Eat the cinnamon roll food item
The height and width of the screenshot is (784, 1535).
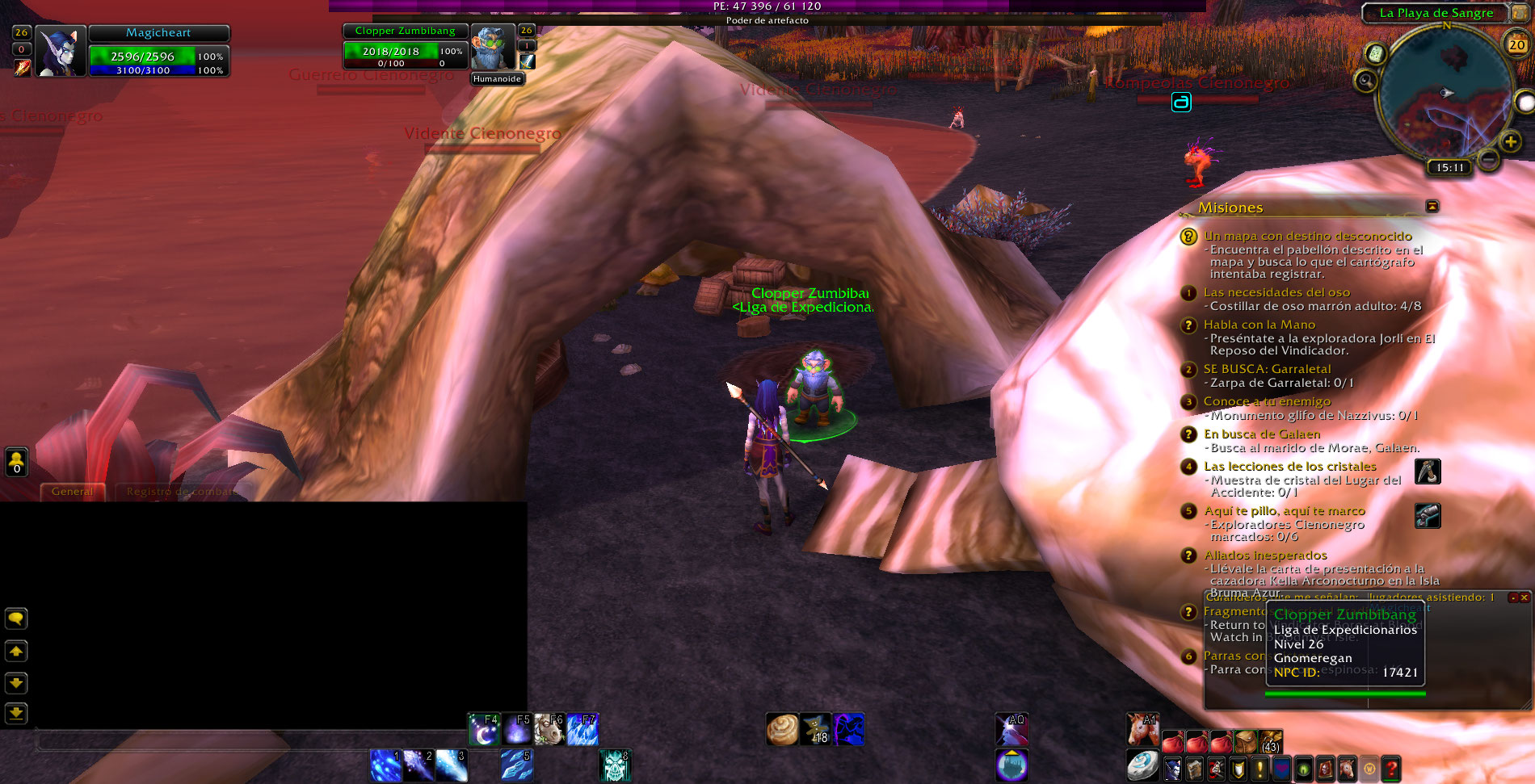coord(782,730)
